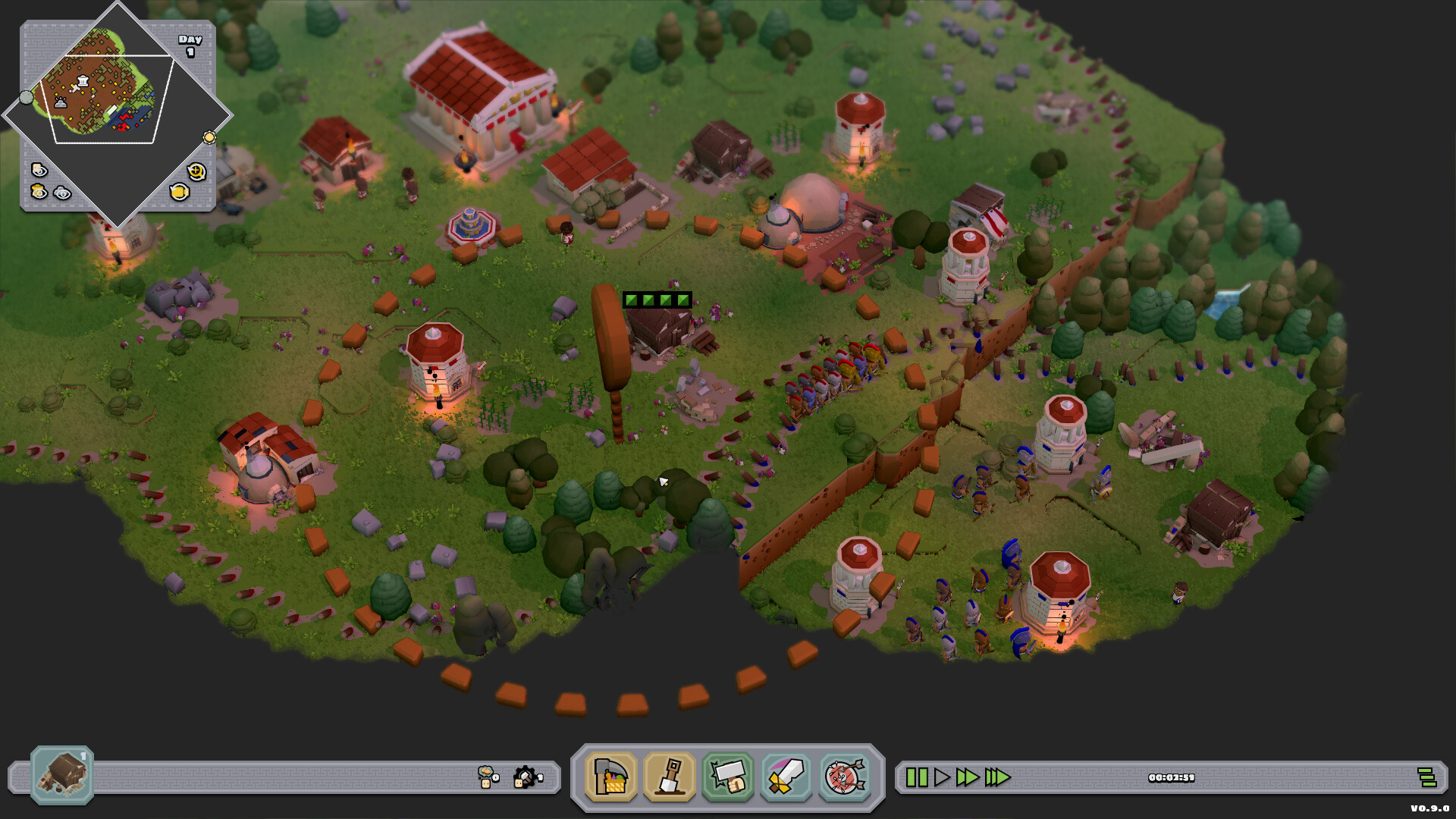Toggle the yellow resource eye icon on the minimap

pyautogui.click(x=39, y=191)
